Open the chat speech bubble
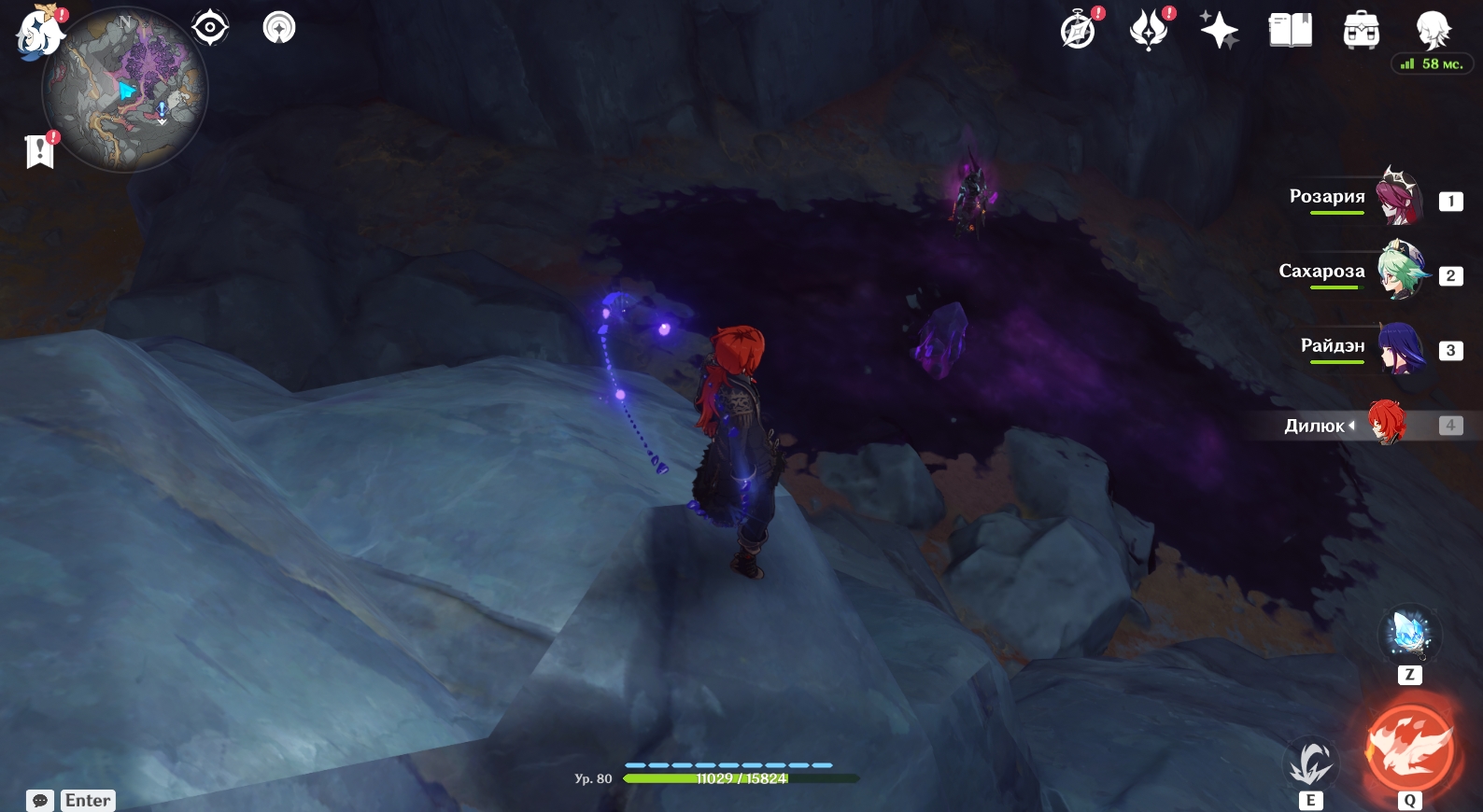 point(40,801)
